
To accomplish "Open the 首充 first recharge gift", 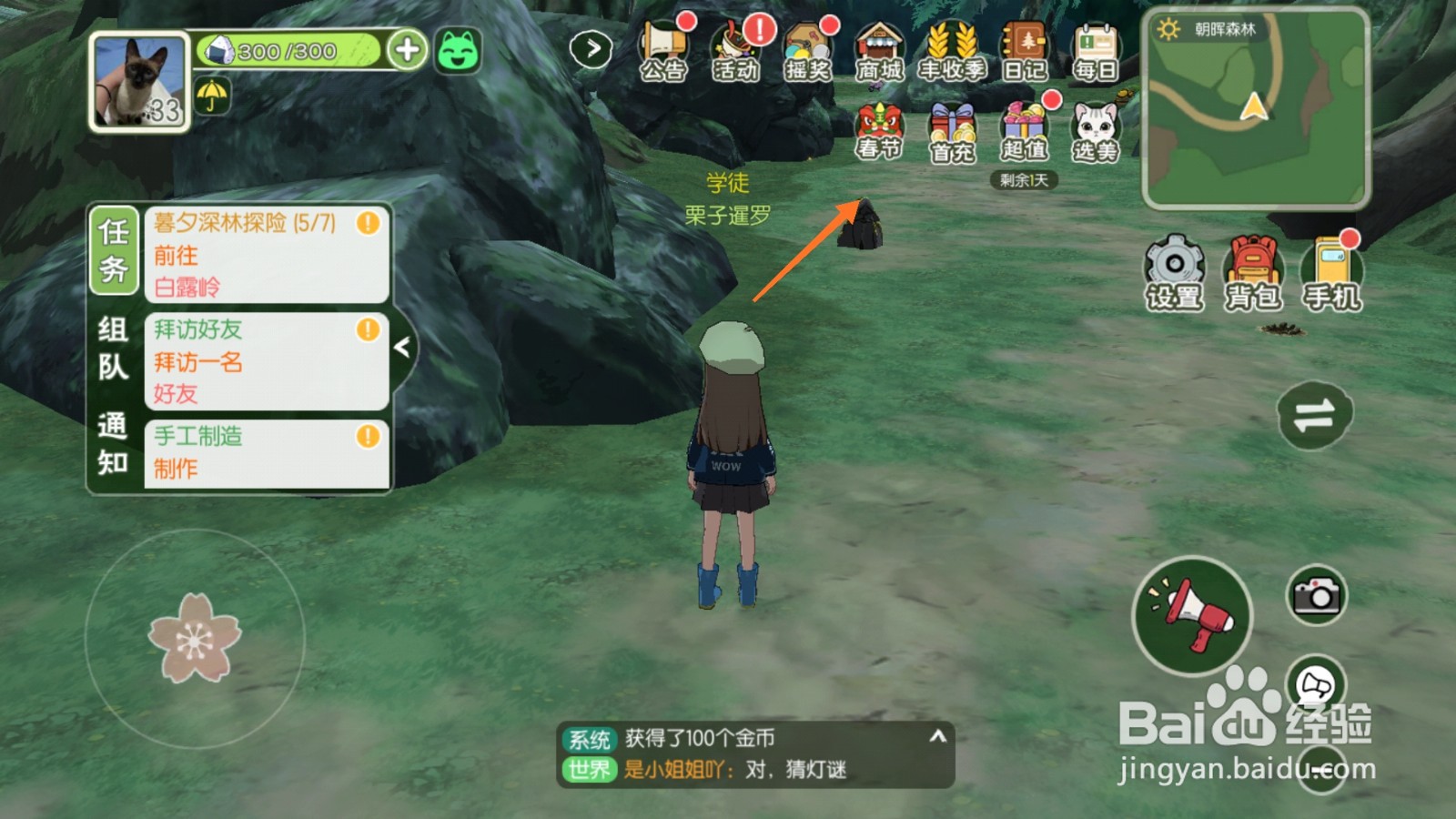I will (952, 132).
